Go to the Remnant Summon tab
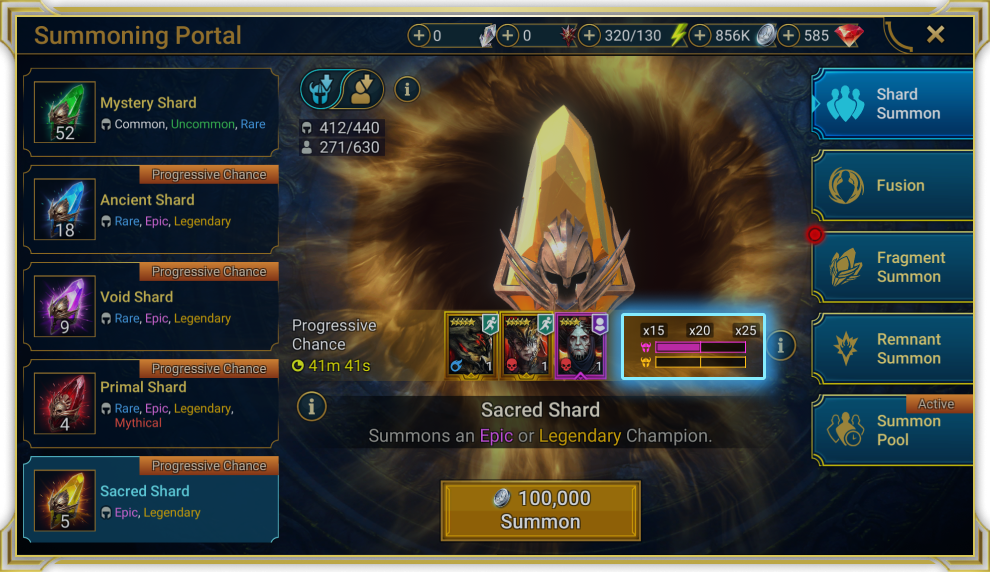This screenshot has width=990, height=572. [892, 349]
